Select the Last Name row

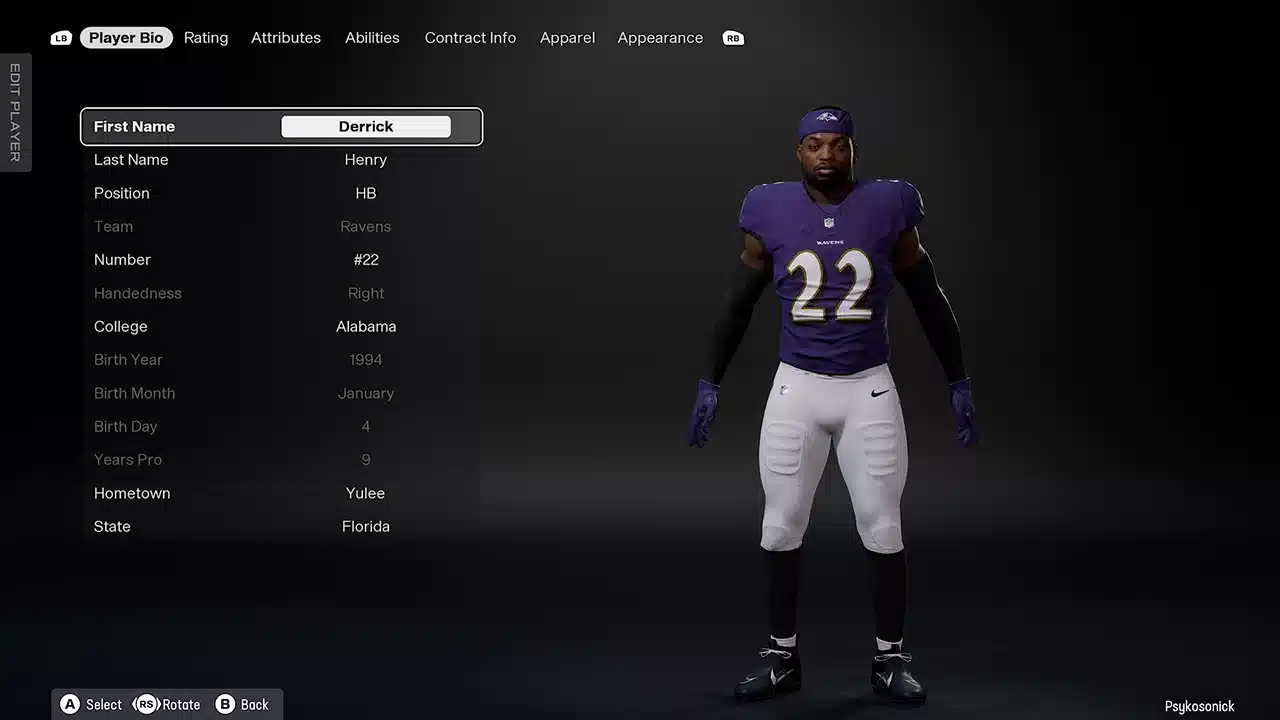point(281,160)
